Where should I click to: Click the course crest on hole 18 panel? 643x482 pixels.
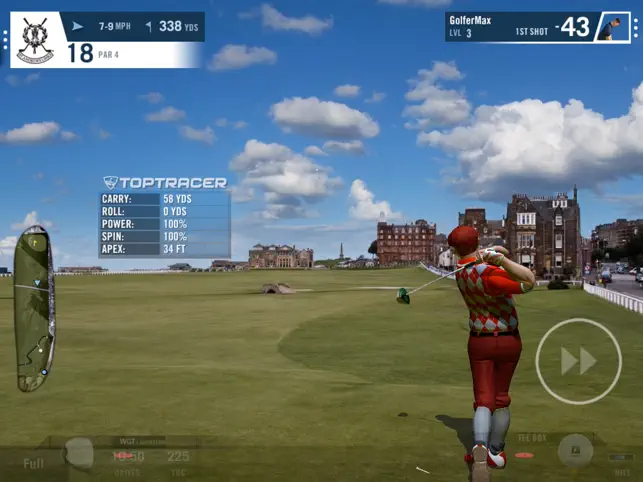(34, 39)
